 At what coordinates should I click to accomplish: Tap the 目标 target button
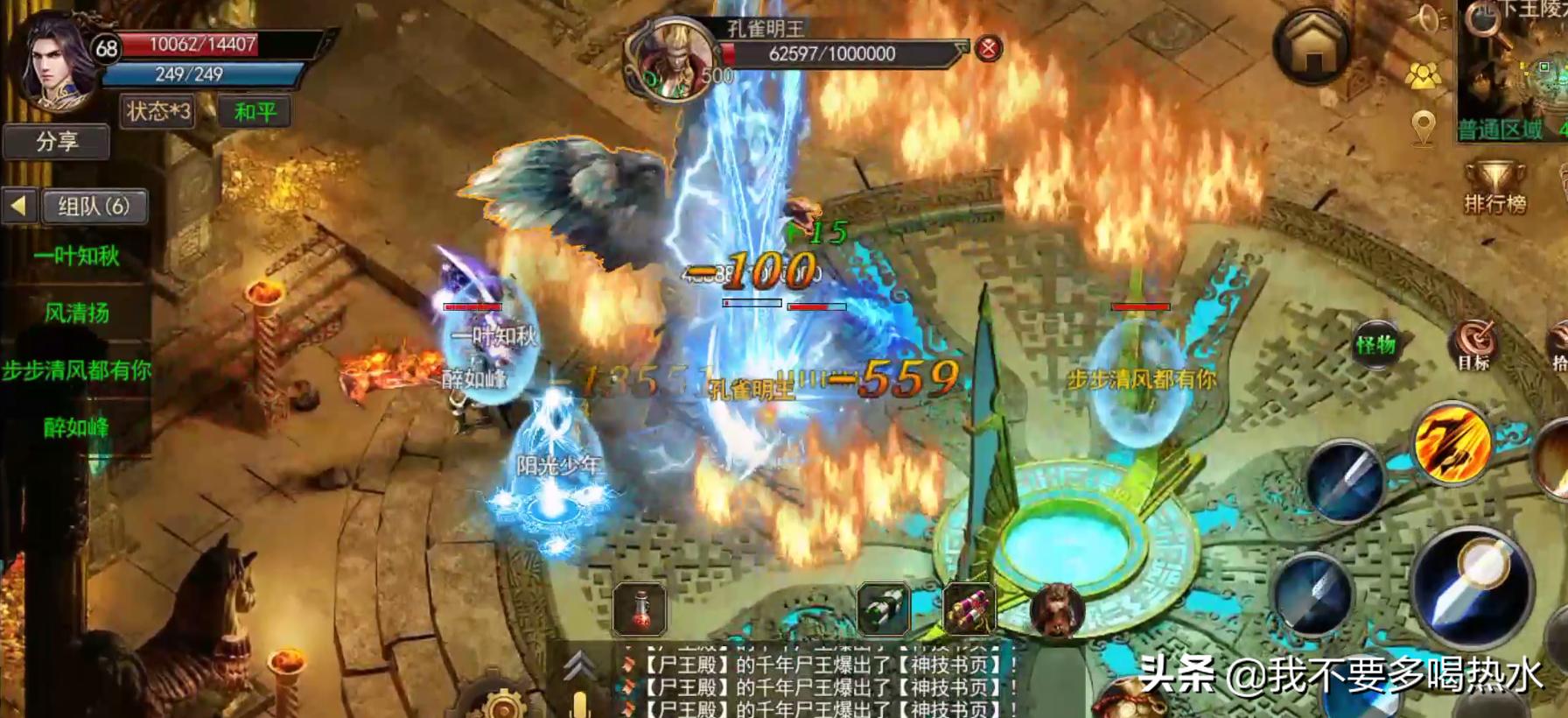[x=1474, y=344]
